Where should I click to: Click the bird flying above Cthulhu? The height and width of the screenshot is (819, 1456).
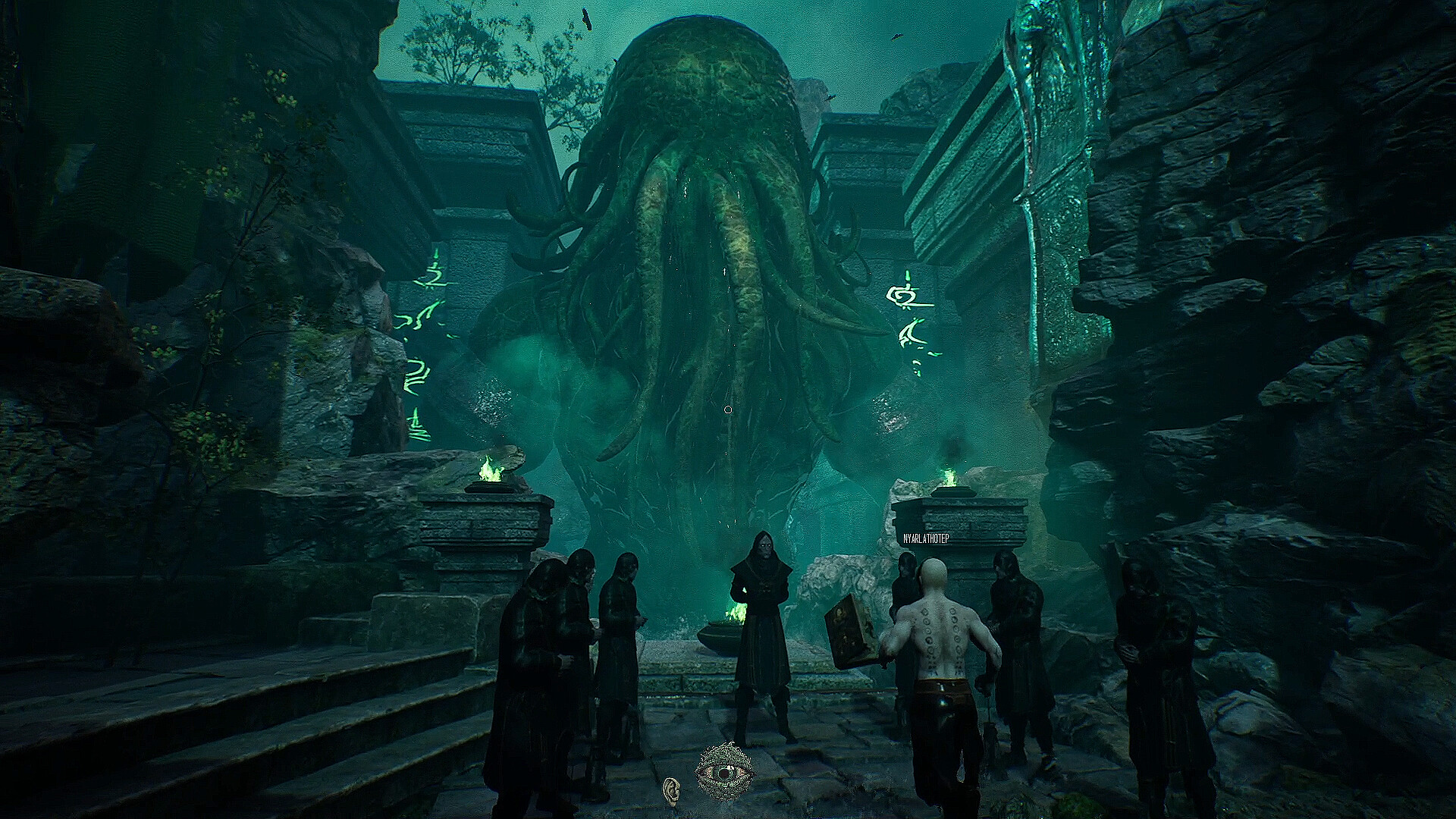586,20
